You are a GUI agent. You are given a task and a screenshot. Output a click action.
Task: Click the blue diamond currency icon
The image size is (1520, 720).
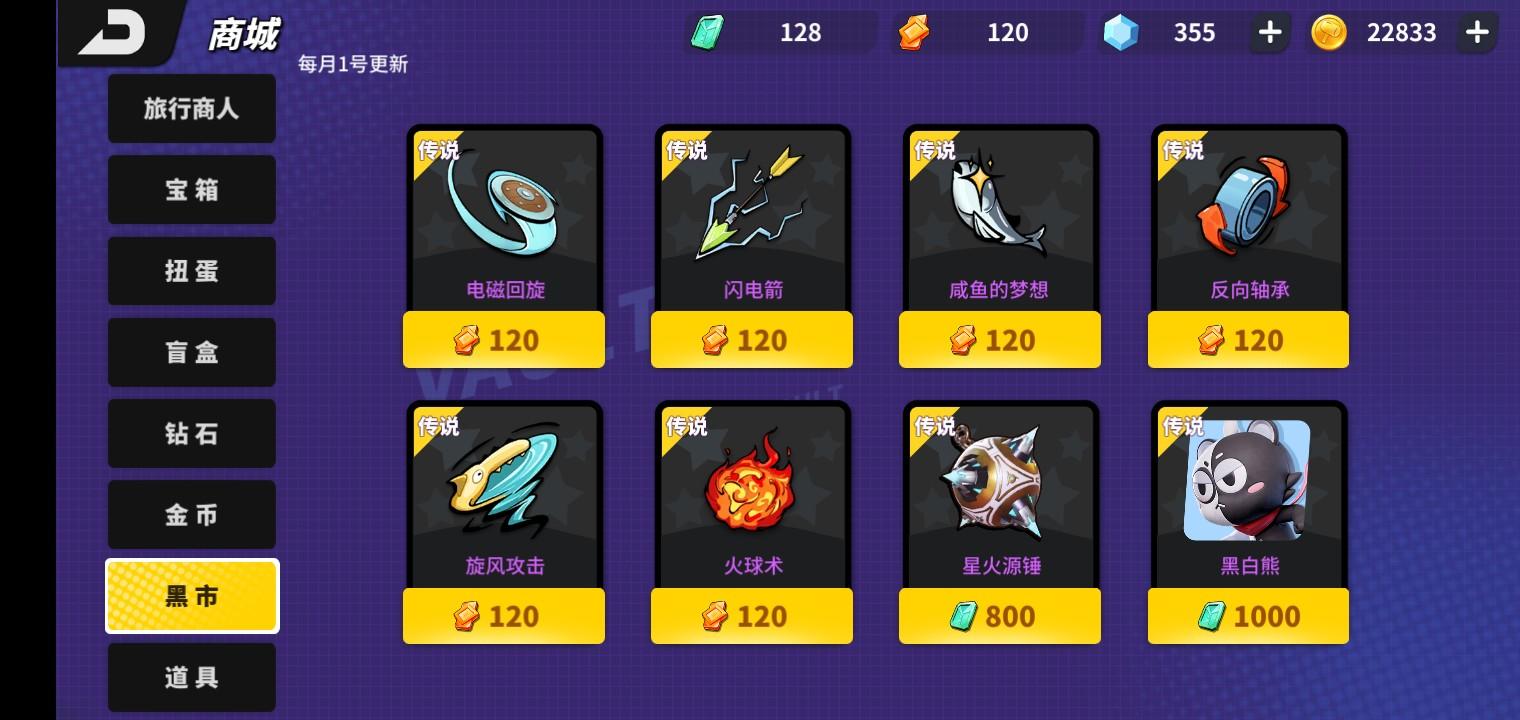[1121, 32]
